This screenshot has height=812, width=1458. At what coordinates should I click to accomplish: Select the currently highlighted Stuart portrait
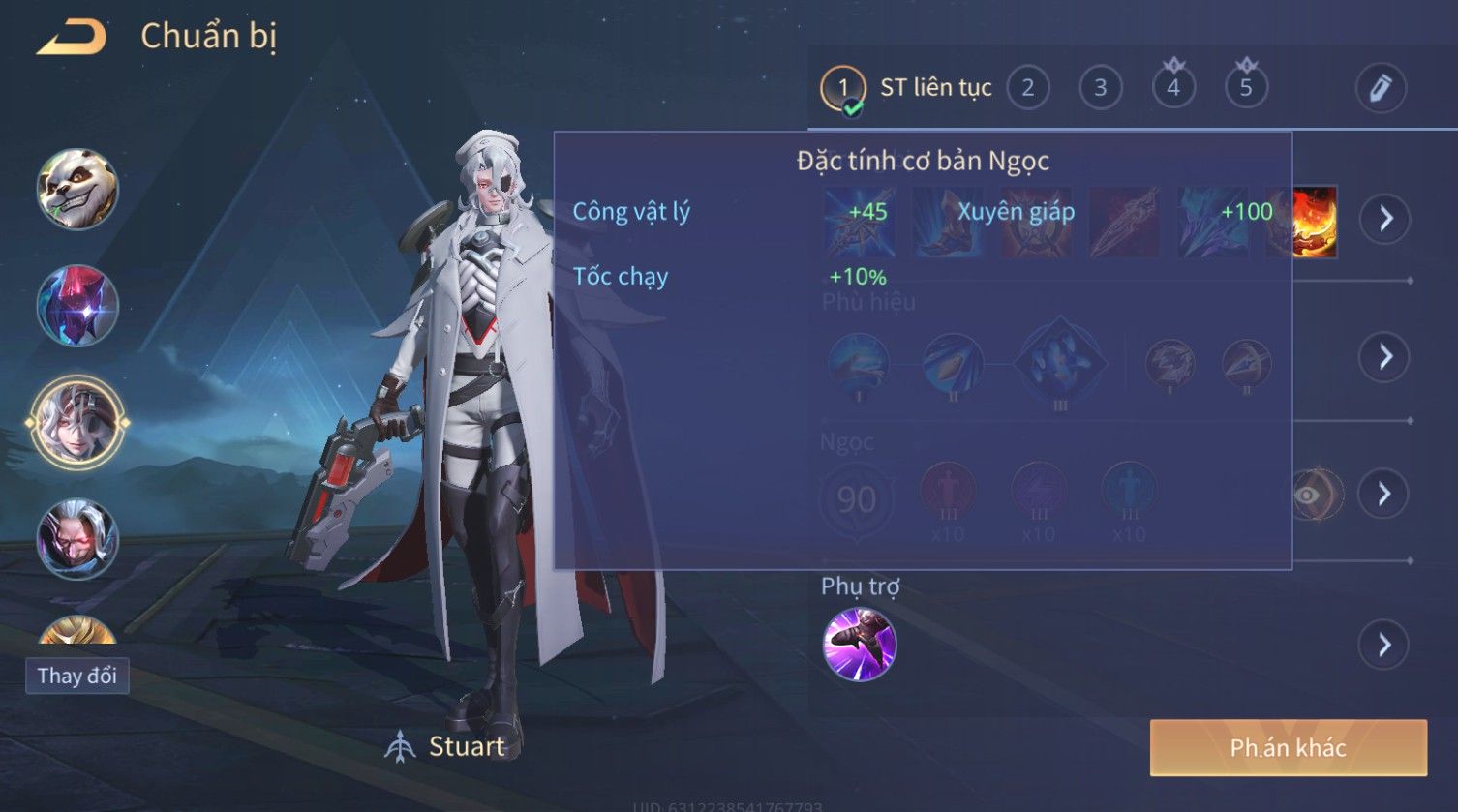pos(77,423)
